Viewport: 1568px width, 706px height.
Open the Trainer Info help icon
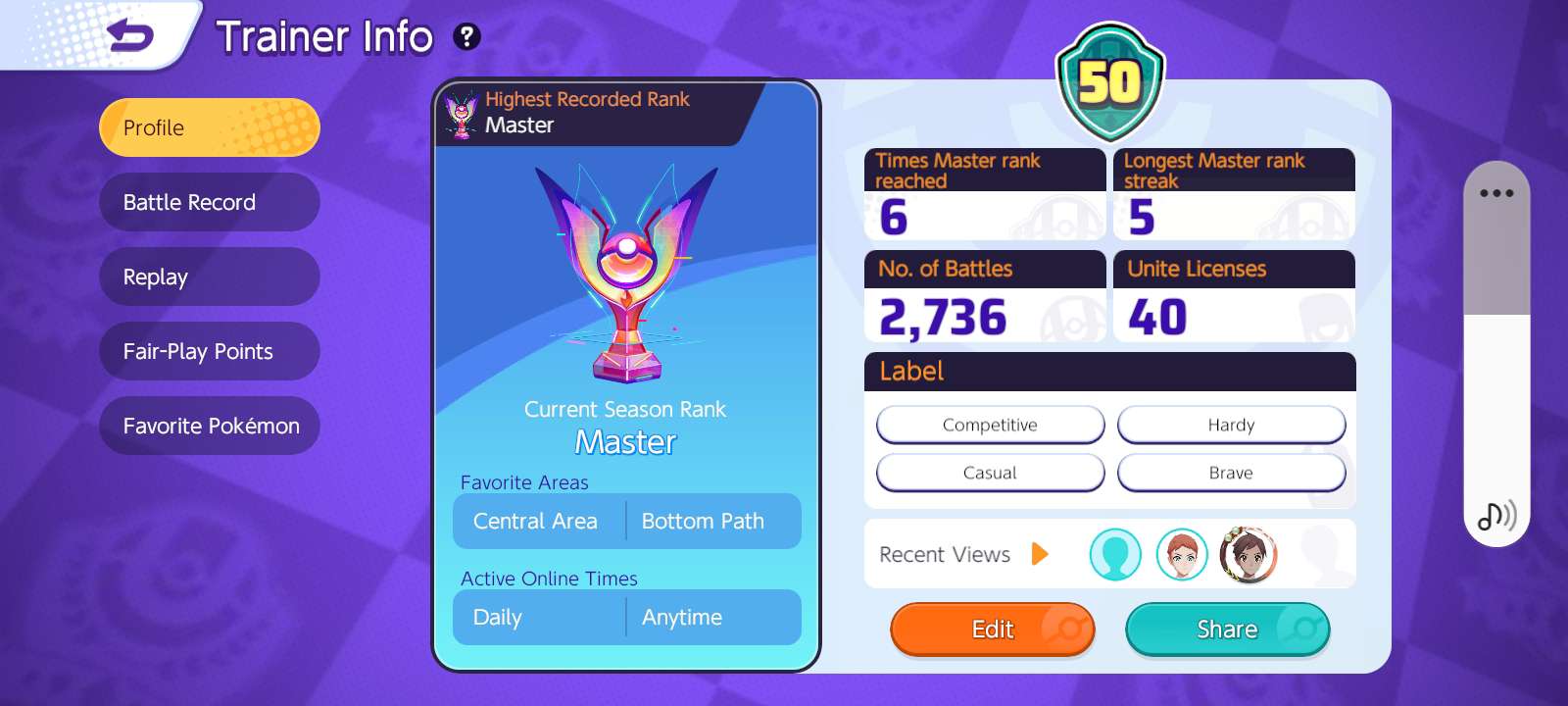(x=466, y=37)
